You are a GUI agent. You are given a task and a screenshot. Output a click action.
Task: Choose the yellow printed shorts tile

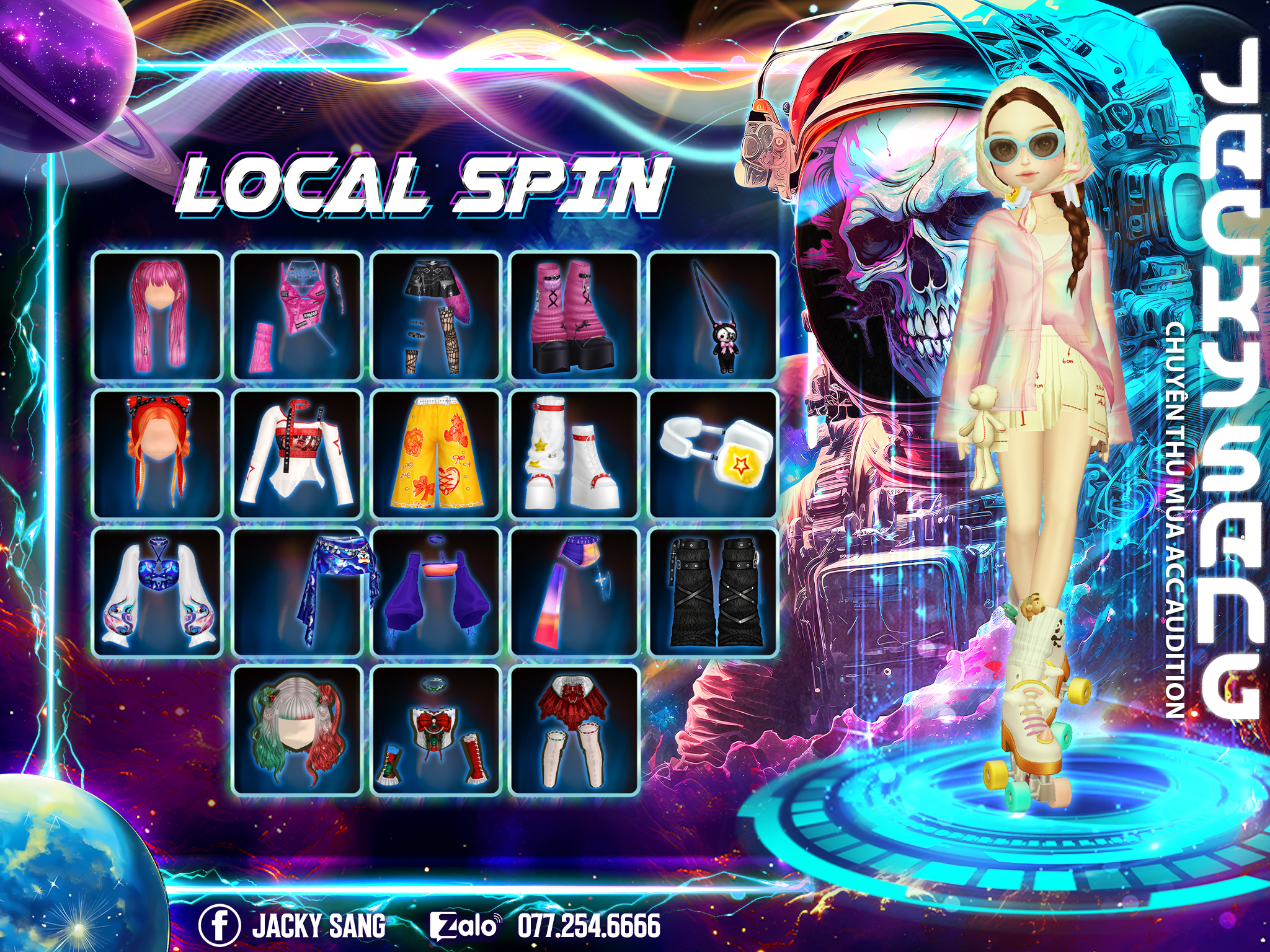tap(436, 454)
